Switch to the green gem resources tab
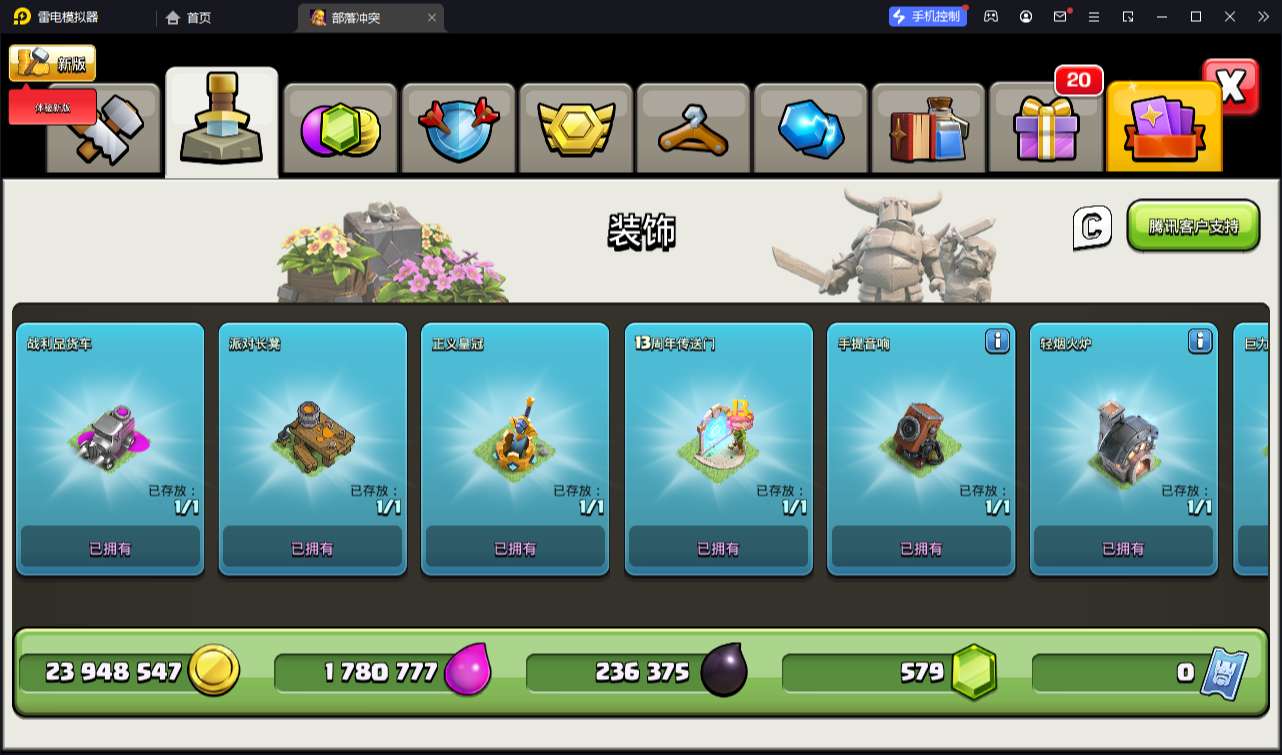 tap(340, 130)
